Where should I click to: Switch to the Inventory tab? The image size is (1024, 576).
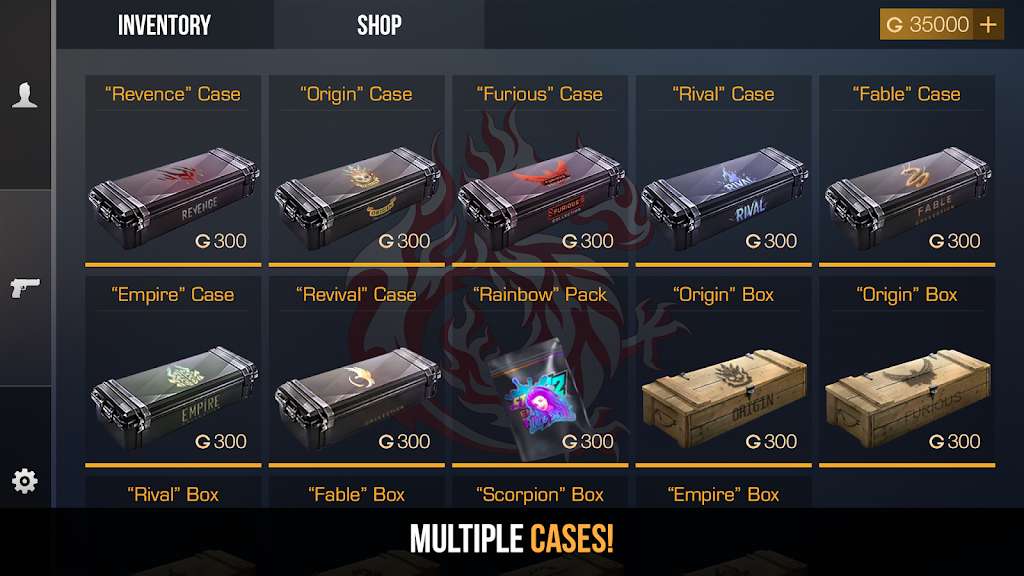click(164, 25)
